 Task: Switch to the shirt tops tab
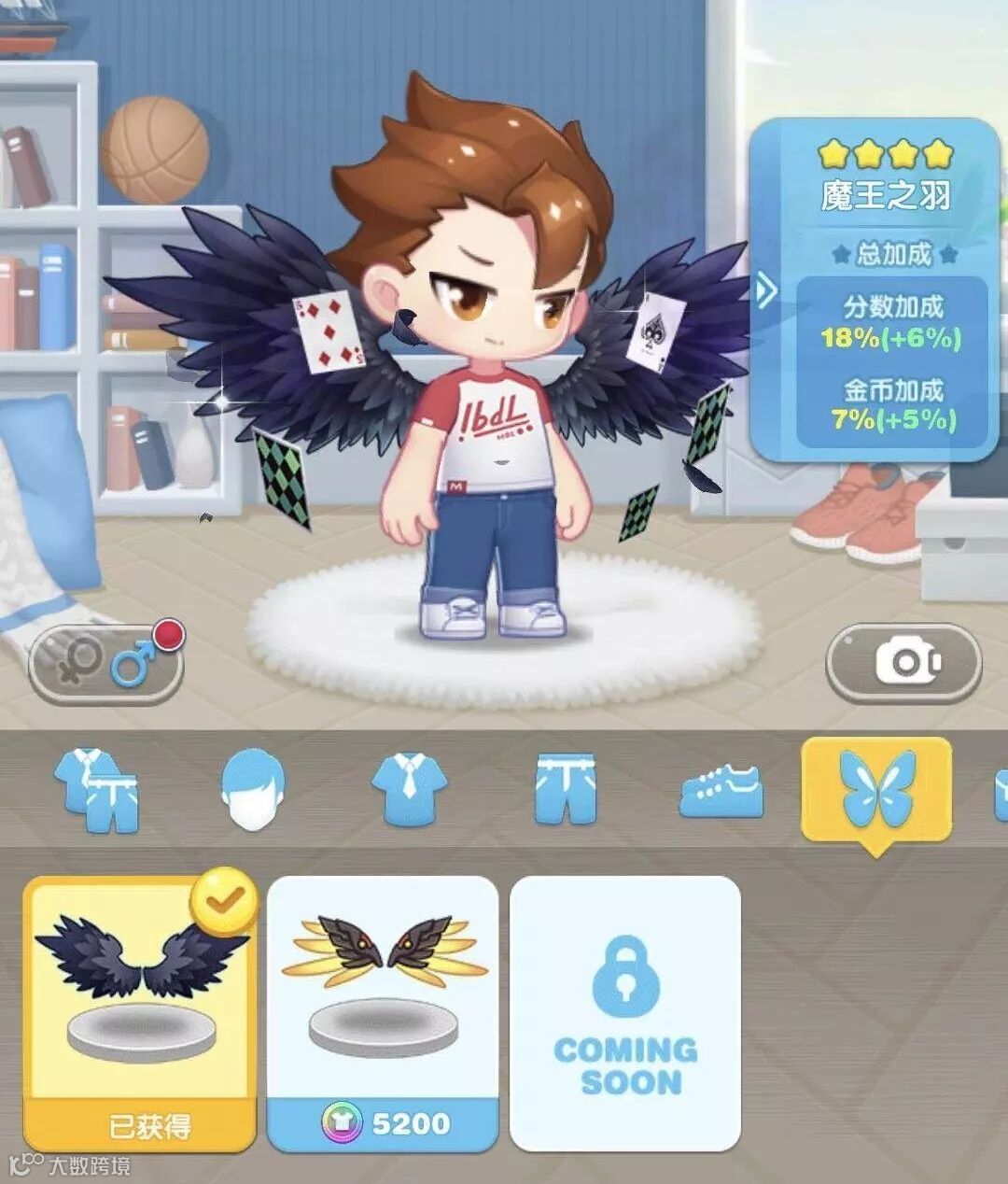pos(409,789)
